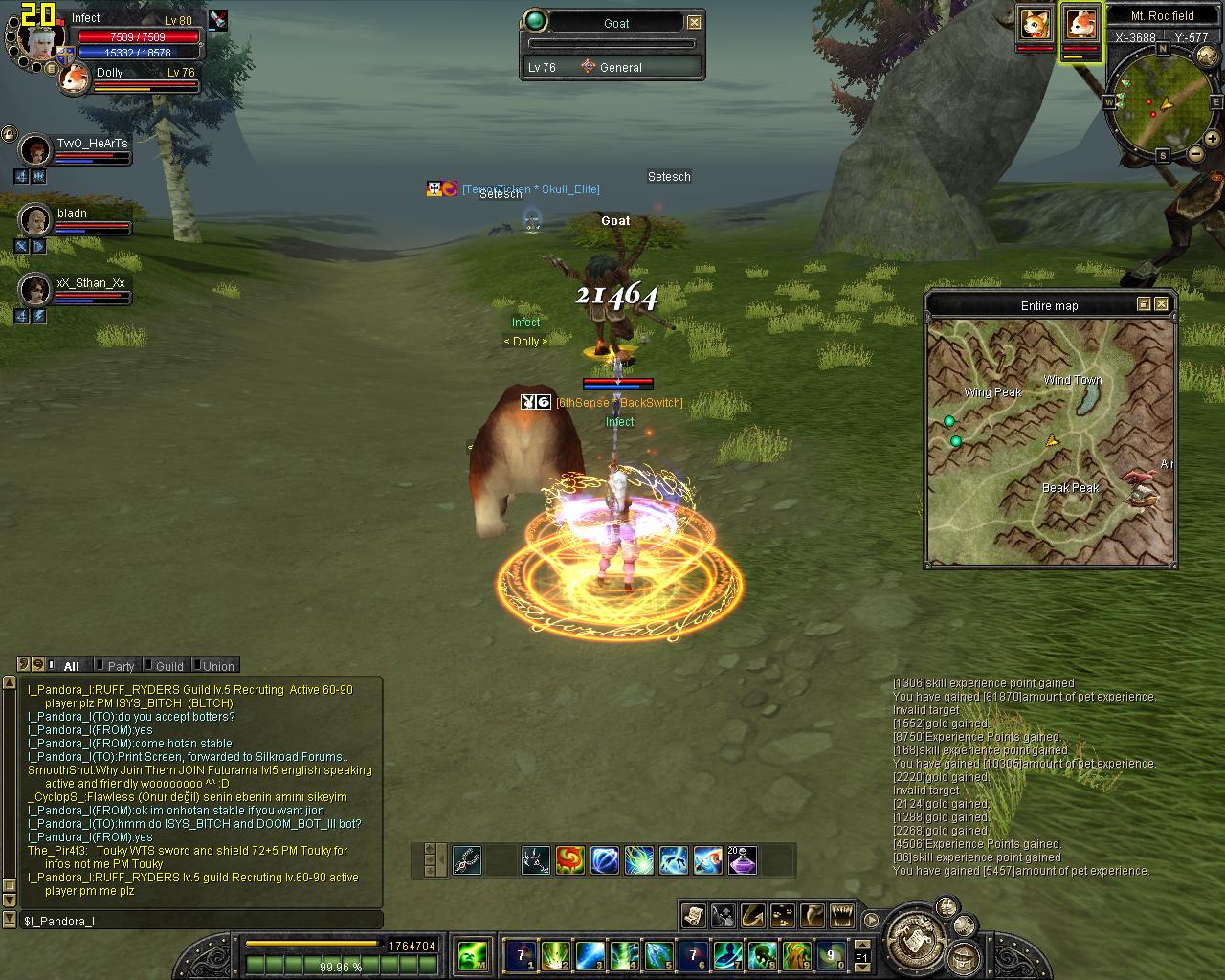Expand the quickslot bar with its side arrow
The image size is (1225, 980).
[440, 858]
